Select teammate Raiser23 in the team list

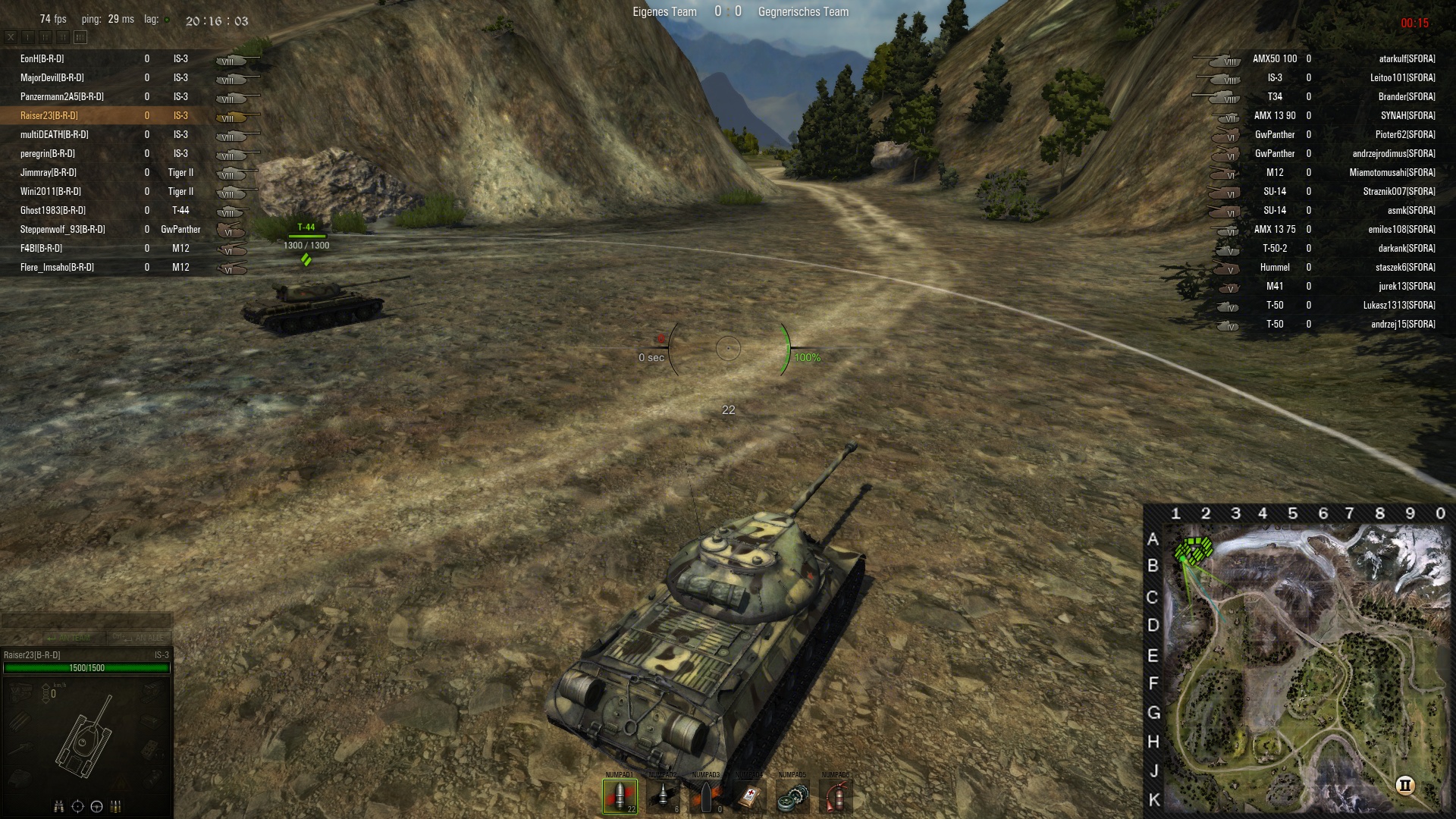[x=49, y=115]
